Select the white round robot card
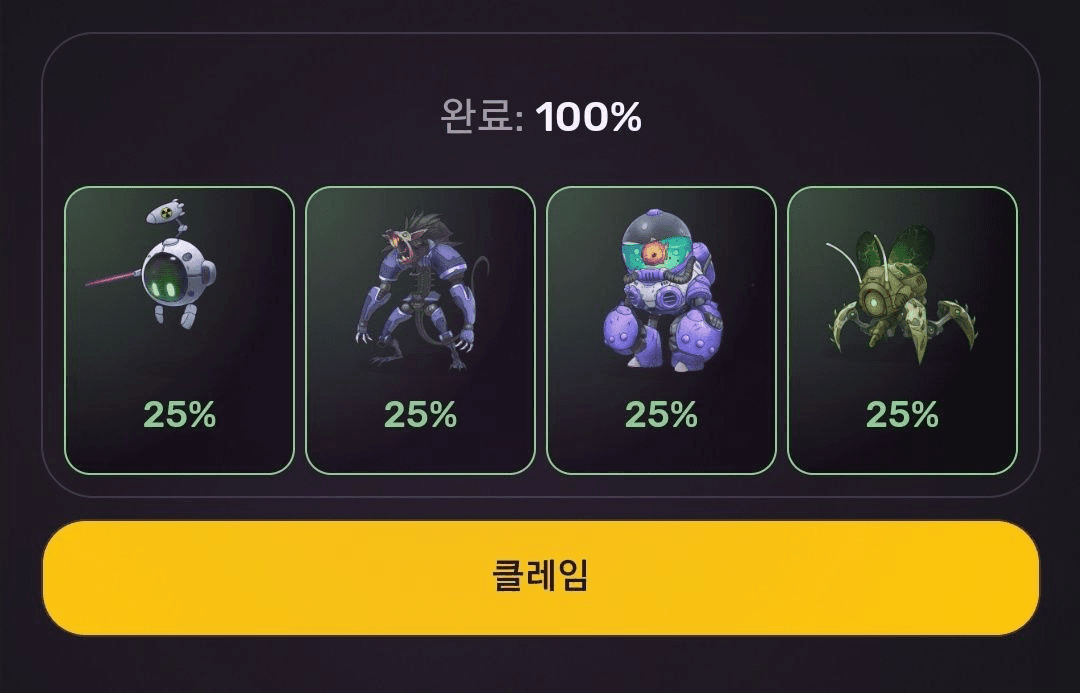This screenshot has height=693, width=1080. tap(179, 330)
